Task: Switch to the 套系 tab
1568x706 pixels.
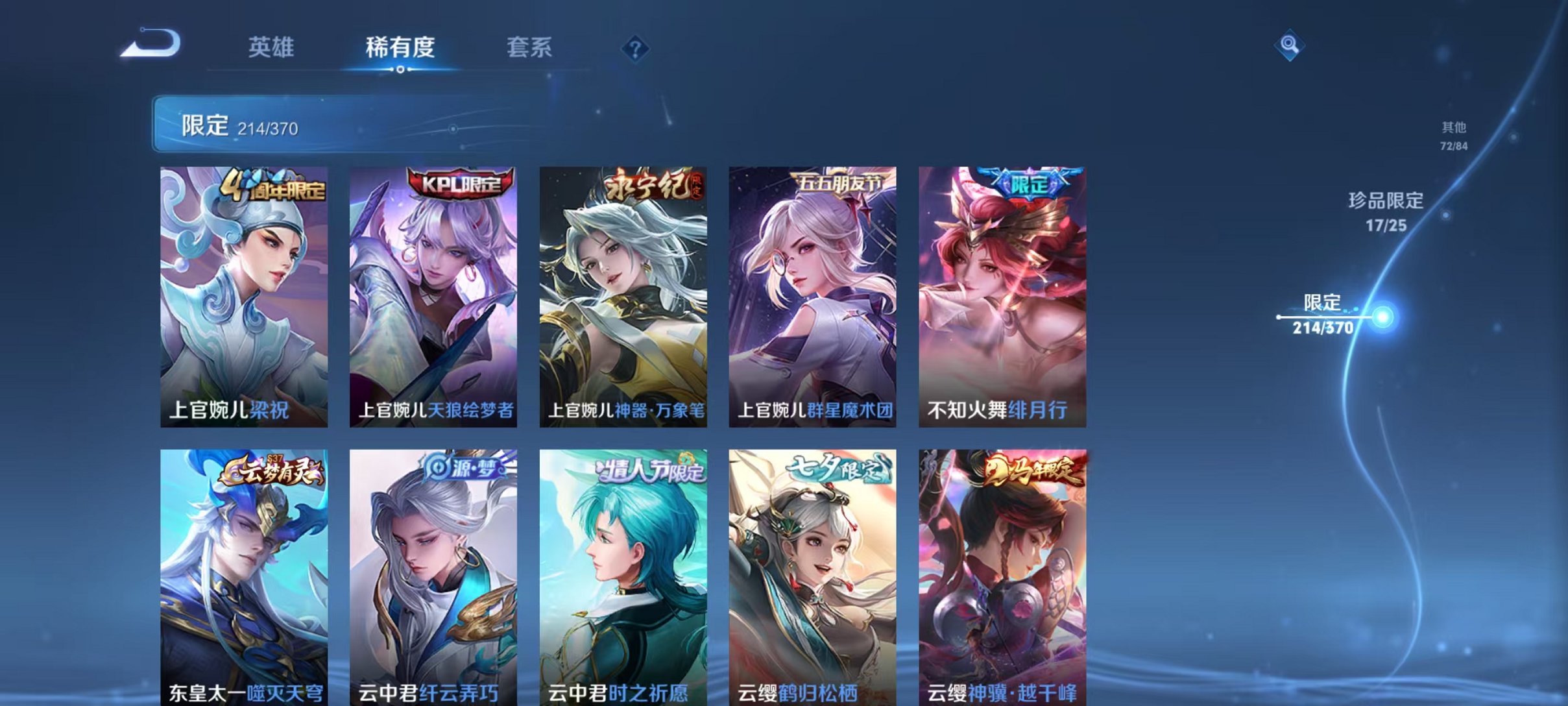Action: pos(529,47)
